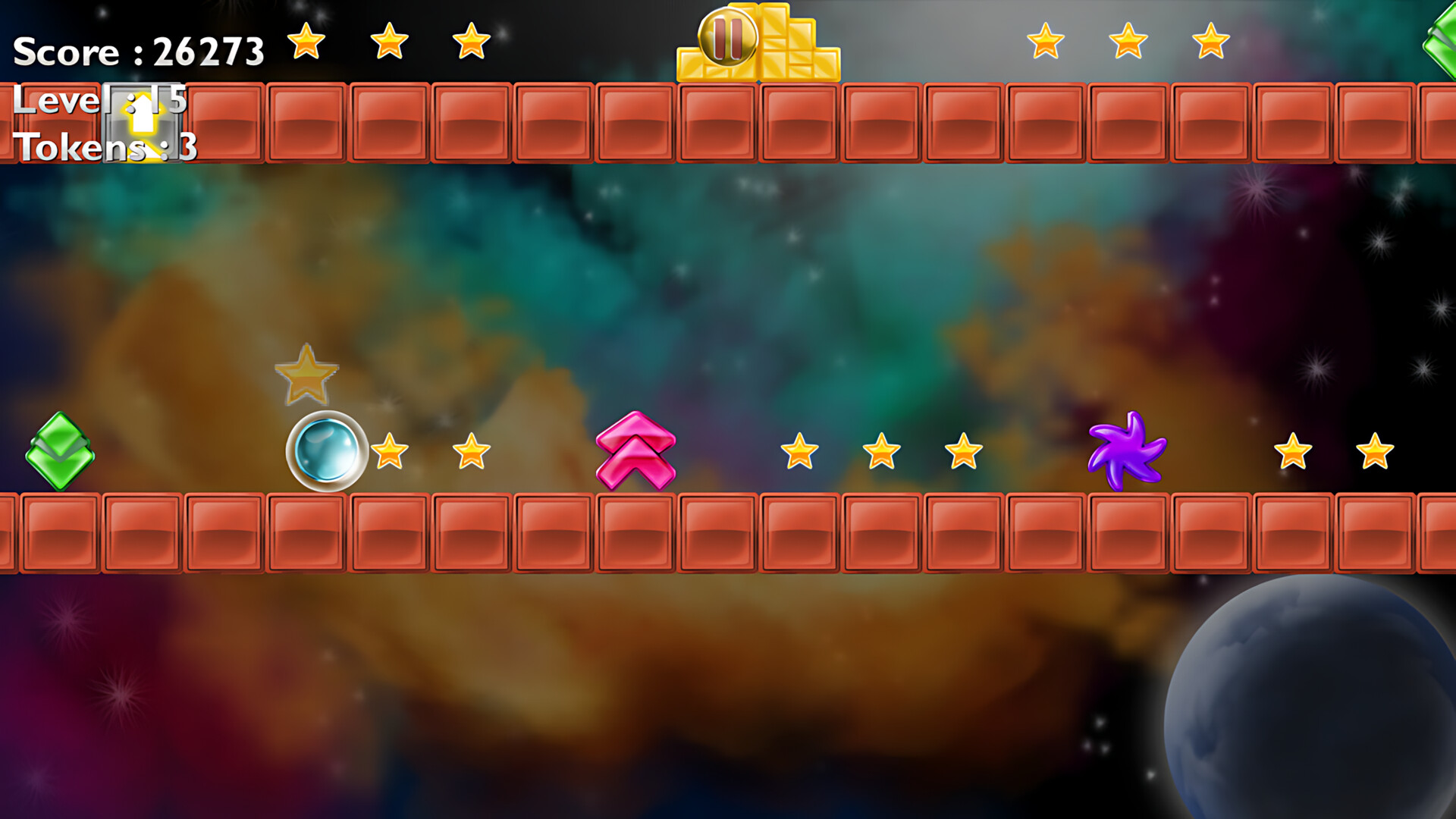The image size is (1456, 819).
Task: Pause the game using the gold pause button
Action: pyautogui.click(x=726, y=36)
